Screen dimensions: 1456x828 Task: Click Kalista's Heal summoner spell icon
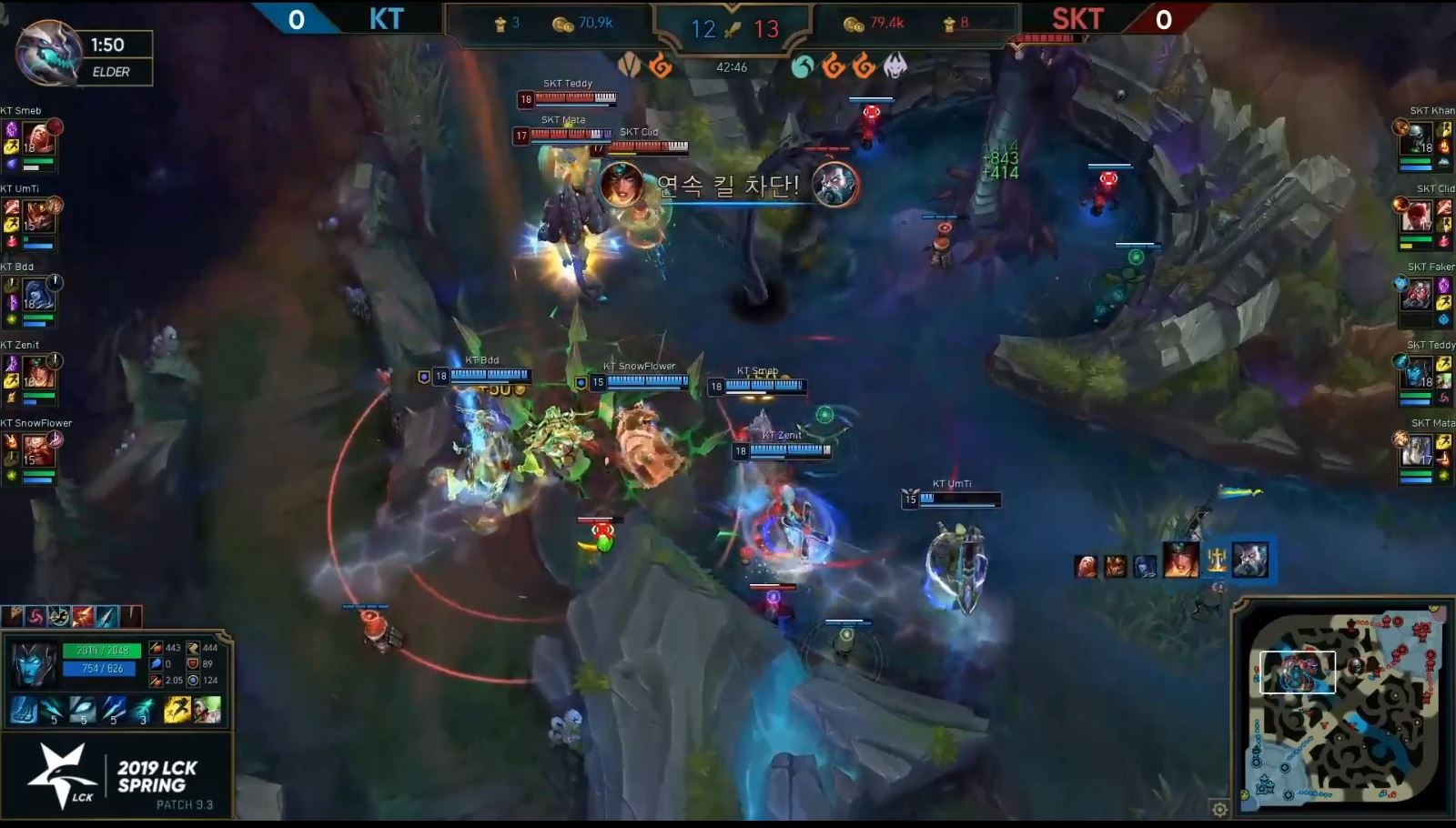[x=206, y=711]
